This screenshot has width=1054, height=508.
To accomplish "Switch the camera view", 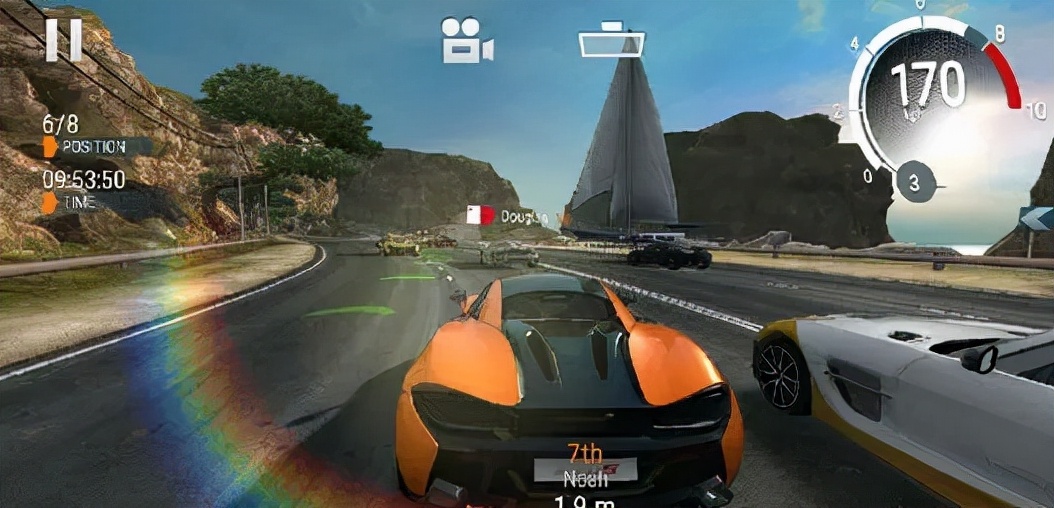I will pos(467,41).
